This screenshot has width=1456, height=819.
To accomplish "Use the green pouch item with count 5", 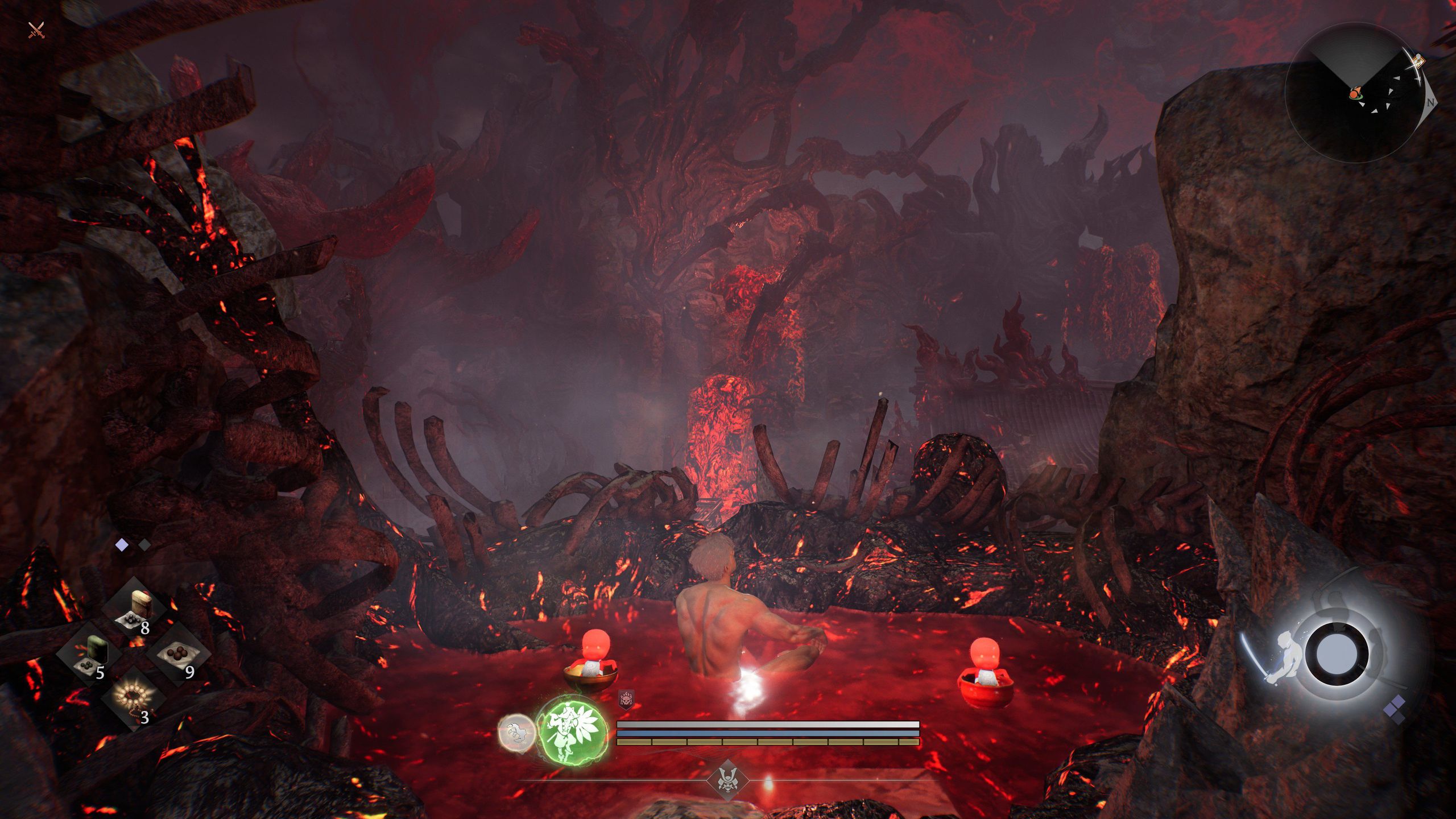I will pos(91,654).
